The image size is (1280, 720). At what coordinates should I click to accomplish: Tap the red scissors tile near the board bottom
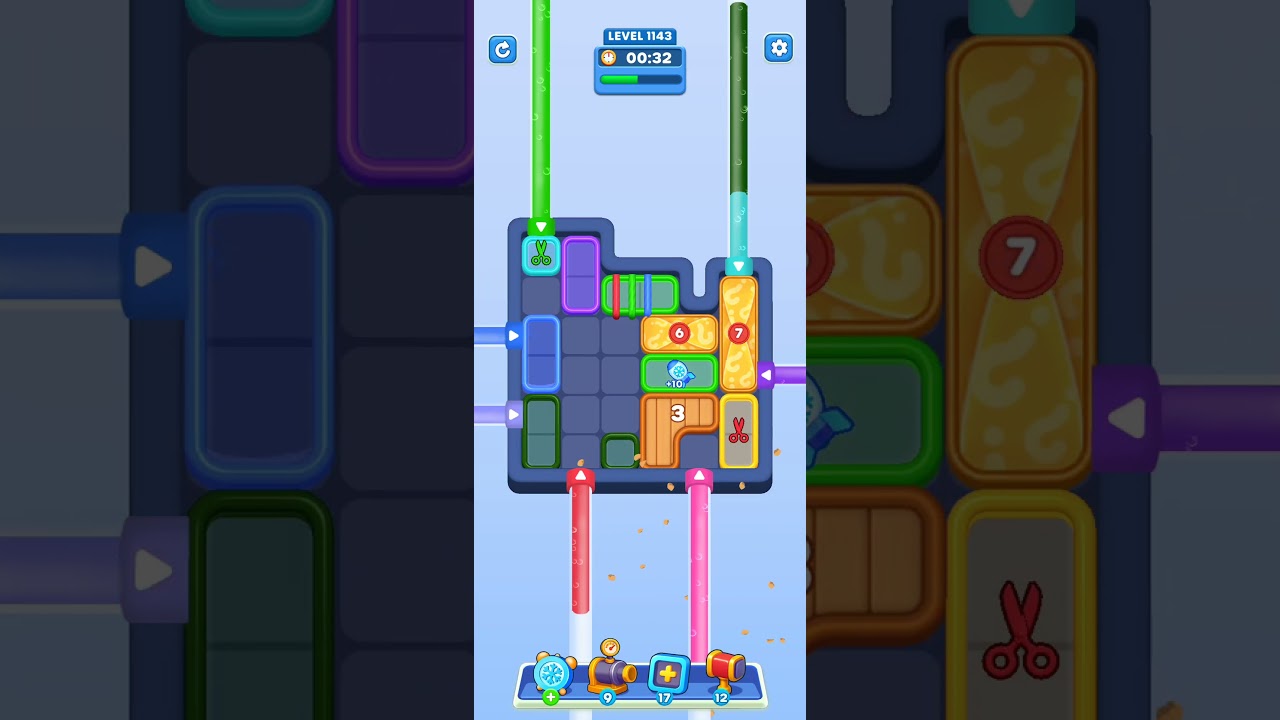coord(739,432)
